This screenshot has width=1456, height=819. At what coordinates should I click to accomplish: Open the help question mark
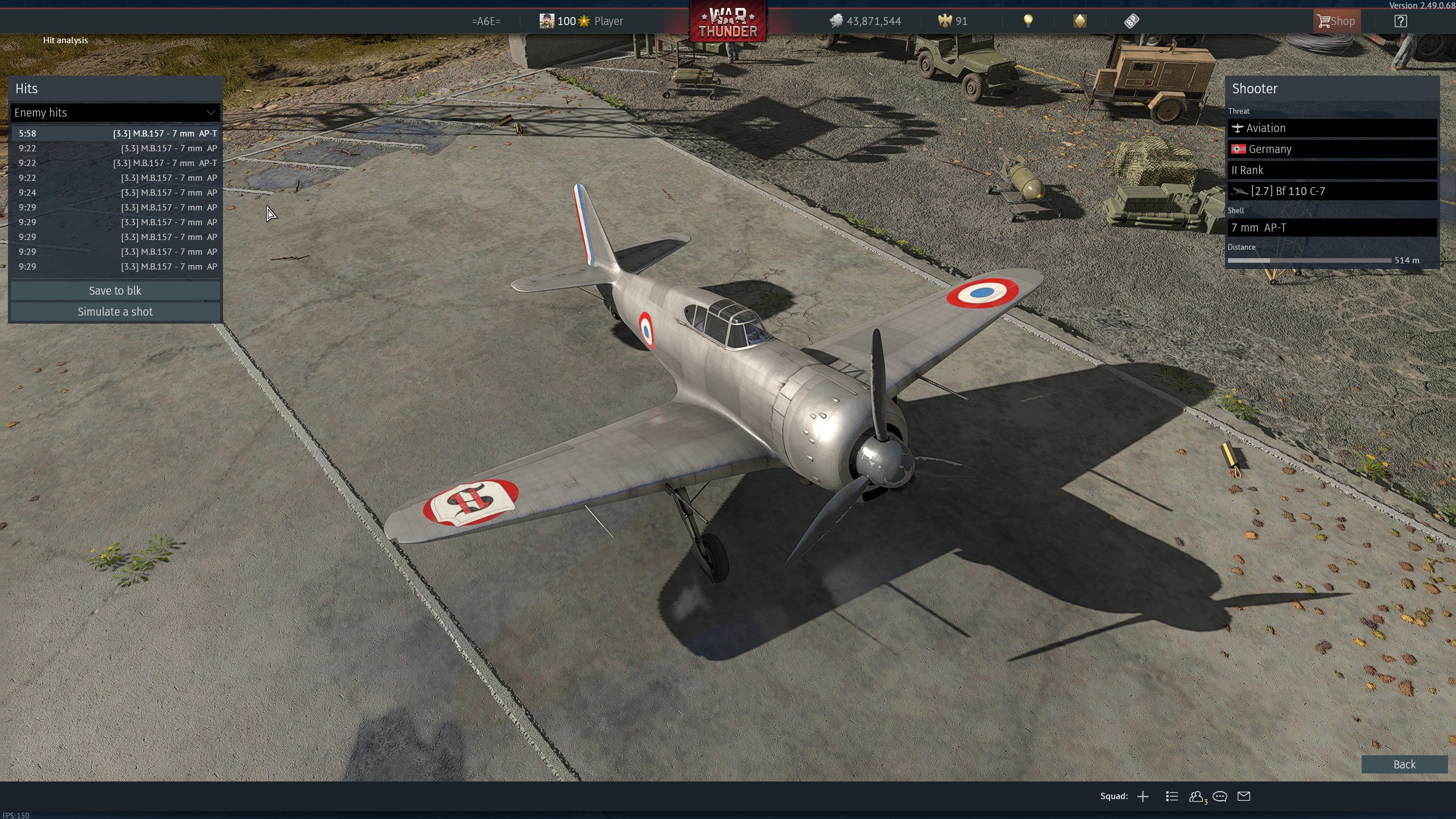click(x=1400, y=21)
